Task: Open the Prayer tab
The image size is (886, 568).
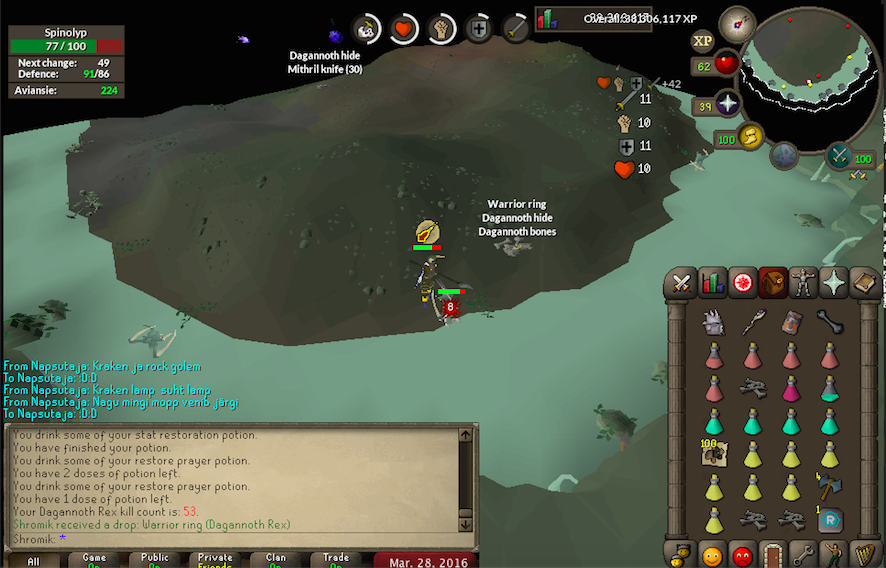Action: click(833, 284)
